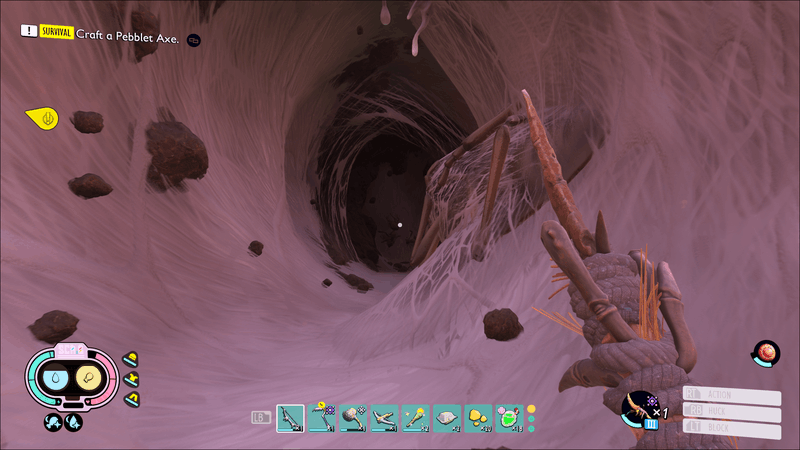Screen dimensions: 800x450
Task: Select the yellow nuggets hotbar slot
Action: point(478,417)
